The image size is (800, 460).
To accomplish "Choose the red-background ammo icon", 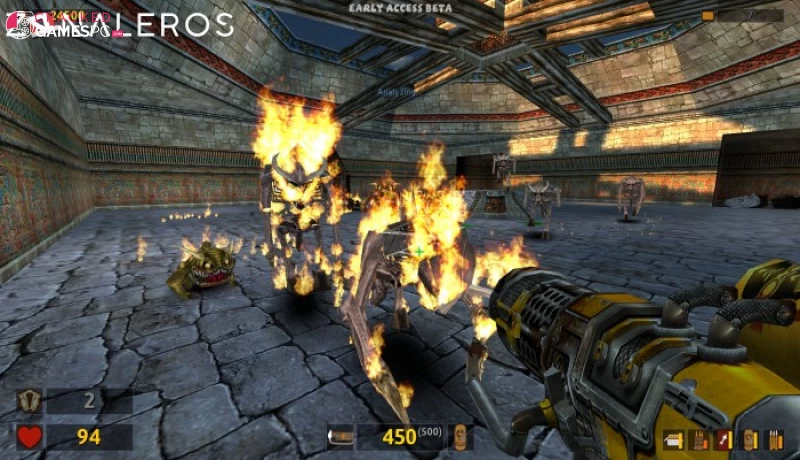I will tap(723, 439).
